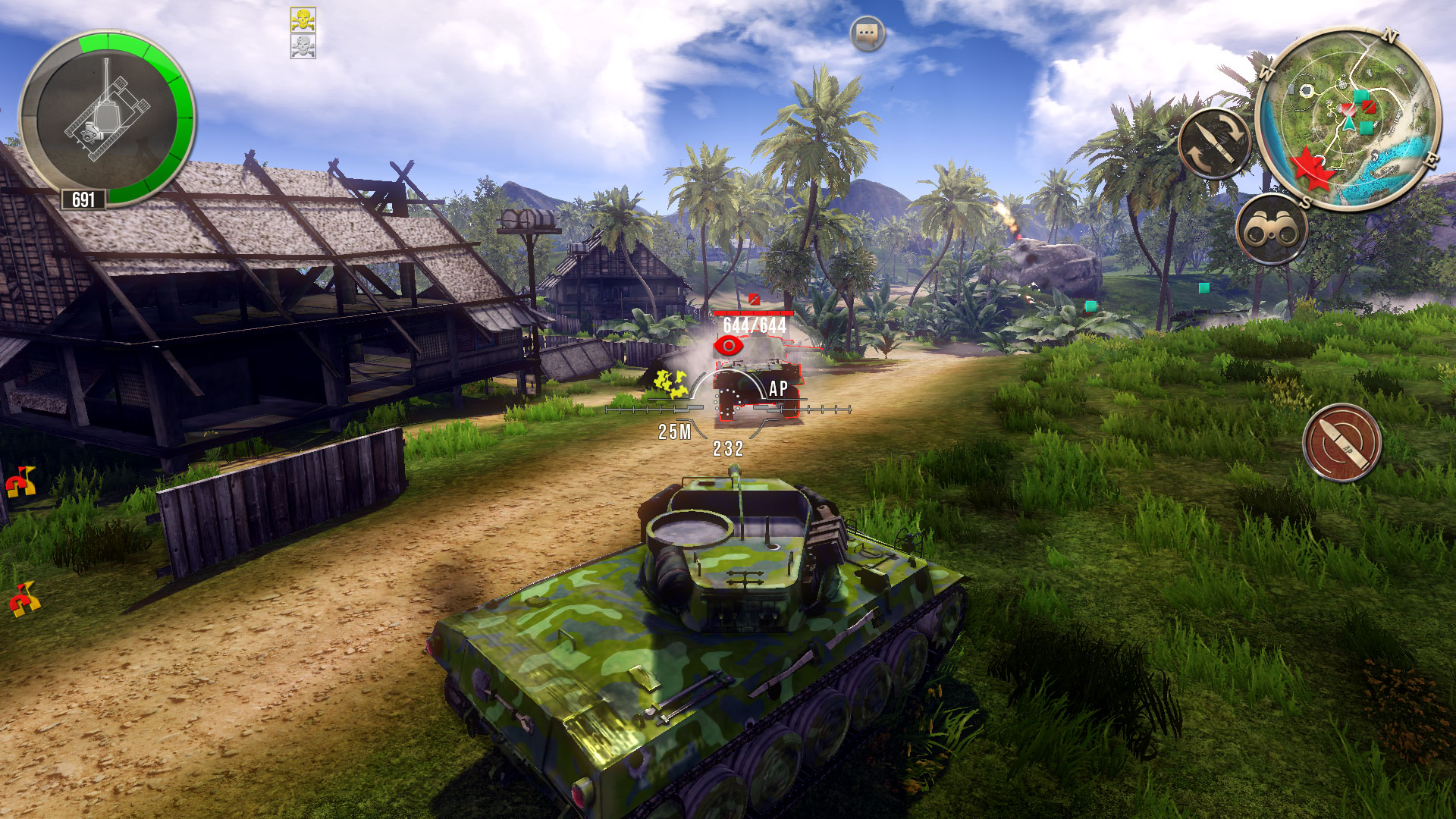Open the circular minimap

(x=1348, y=118)
